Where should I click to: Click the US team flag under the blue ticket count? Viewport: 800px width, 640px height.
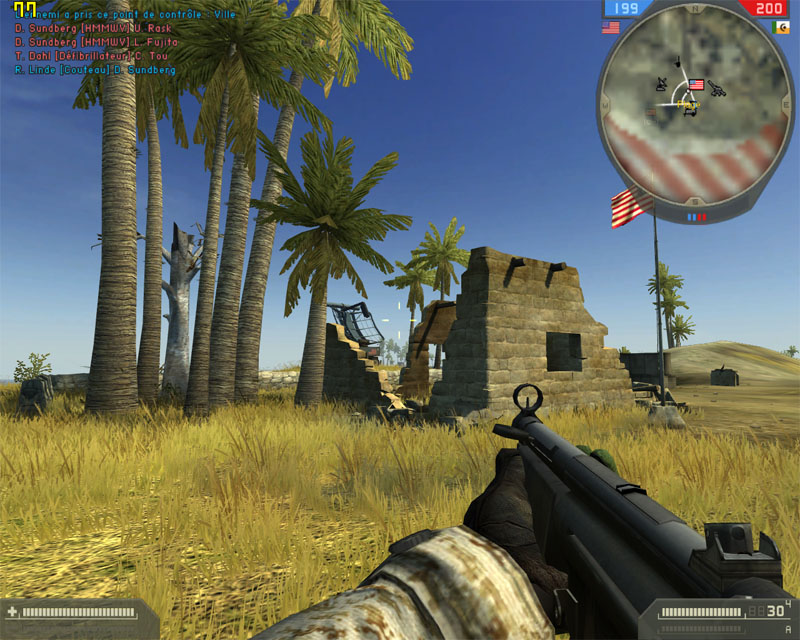[x=611, y=28]
